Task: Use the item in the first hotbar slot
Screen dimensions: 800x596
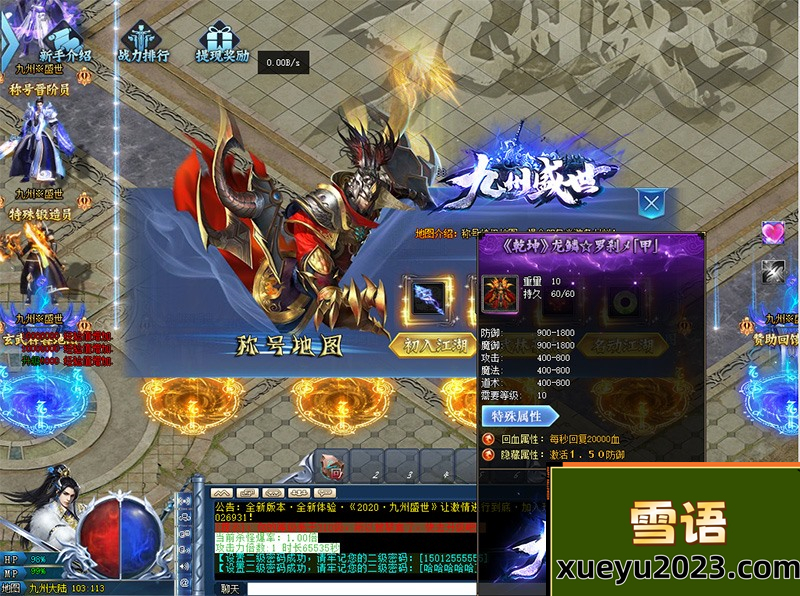Action: (x=336, y=467)
